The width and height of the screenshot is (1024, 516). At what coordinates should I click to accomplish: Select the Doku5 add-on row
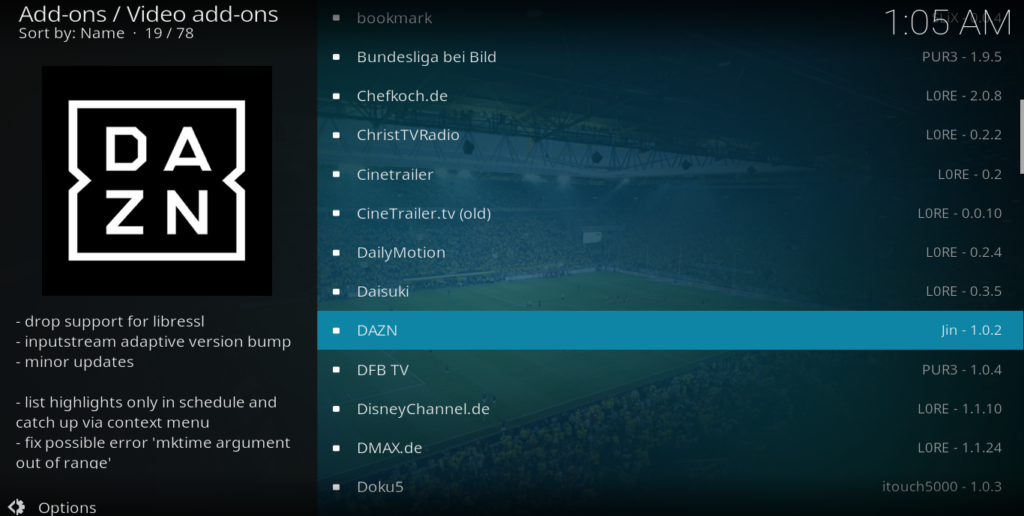[x=380, y=487]
